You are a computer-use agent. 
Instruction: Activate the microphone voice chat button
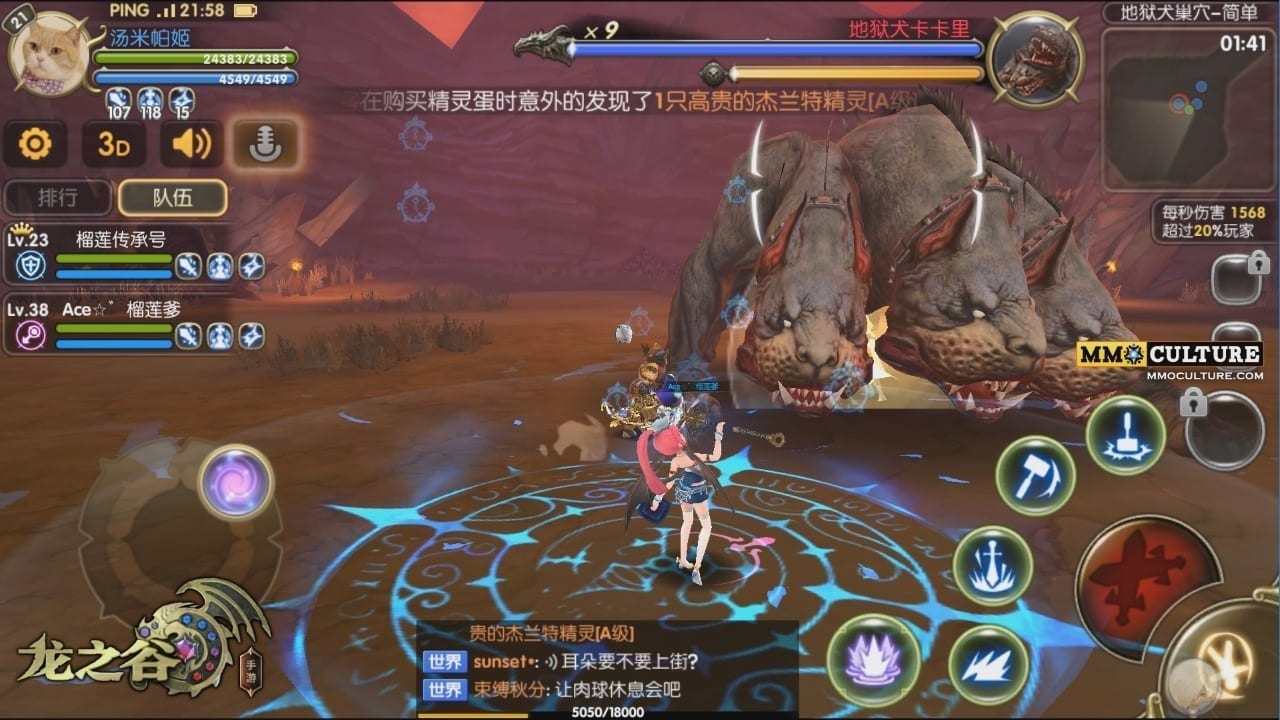[x=265, y=145]
